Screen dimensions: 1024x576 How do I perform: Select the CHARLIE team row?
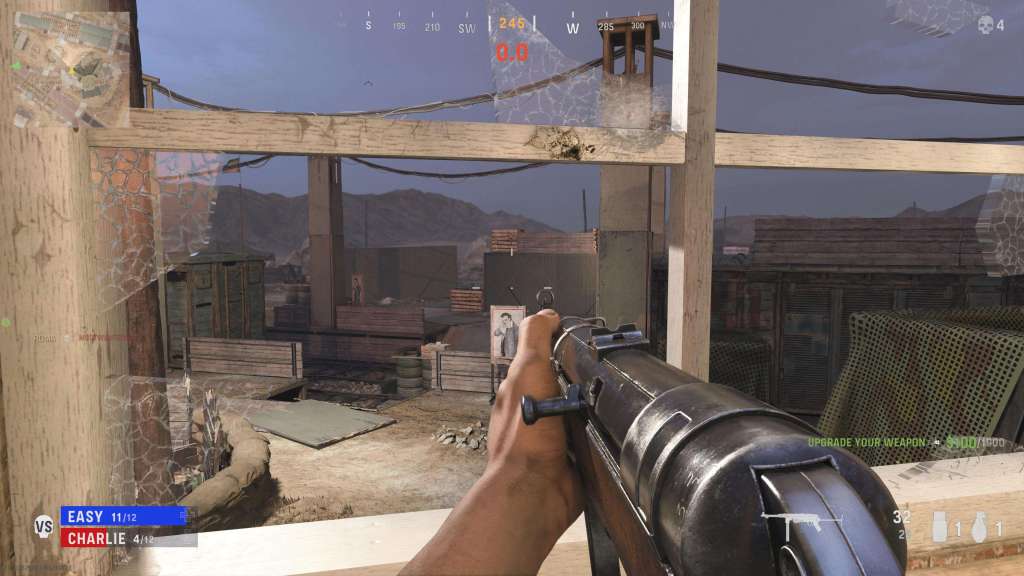[x=124, y=538]
